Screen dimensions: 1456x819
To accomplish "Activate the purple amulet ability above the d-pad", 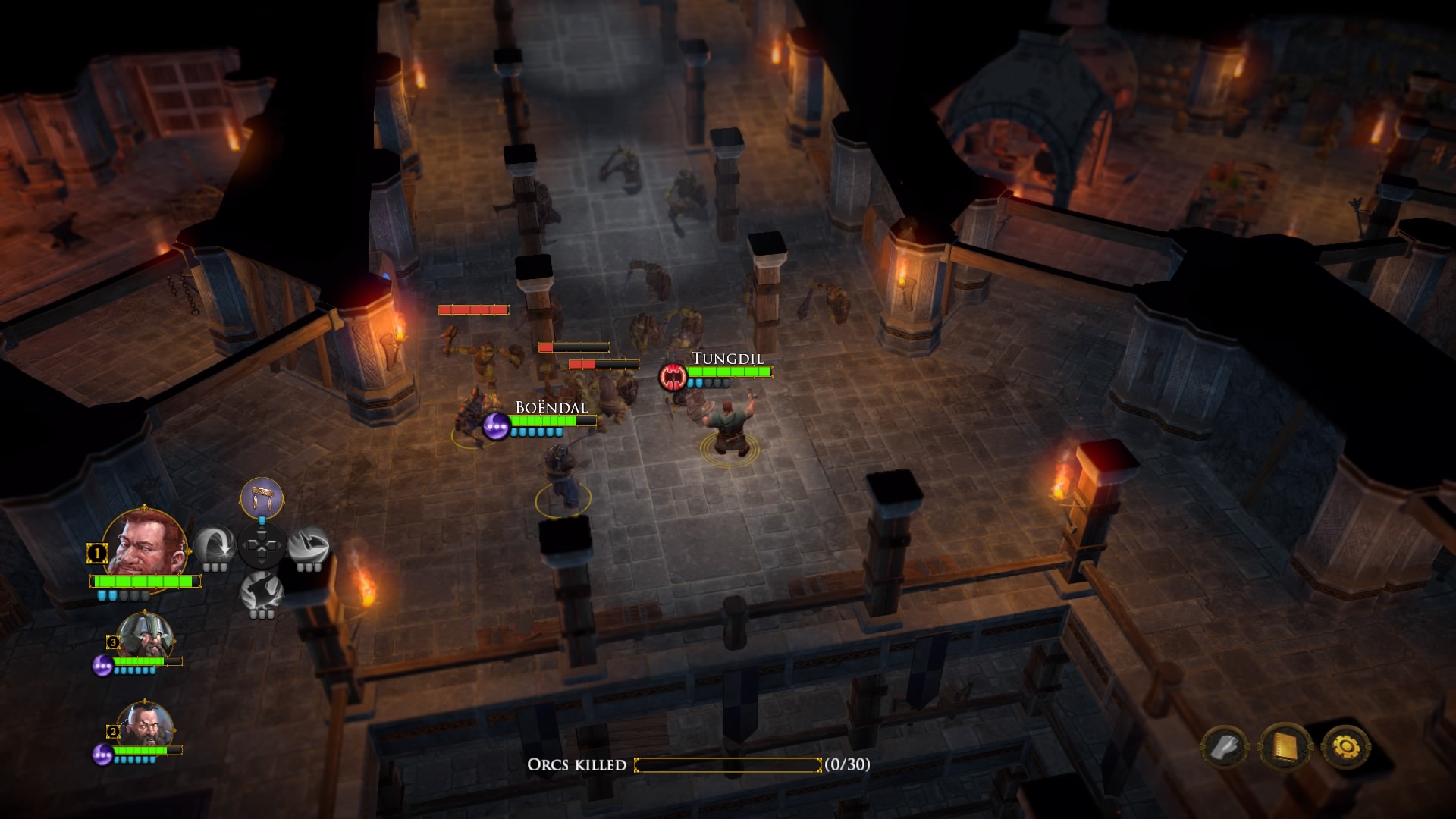I will coord(262,498).
